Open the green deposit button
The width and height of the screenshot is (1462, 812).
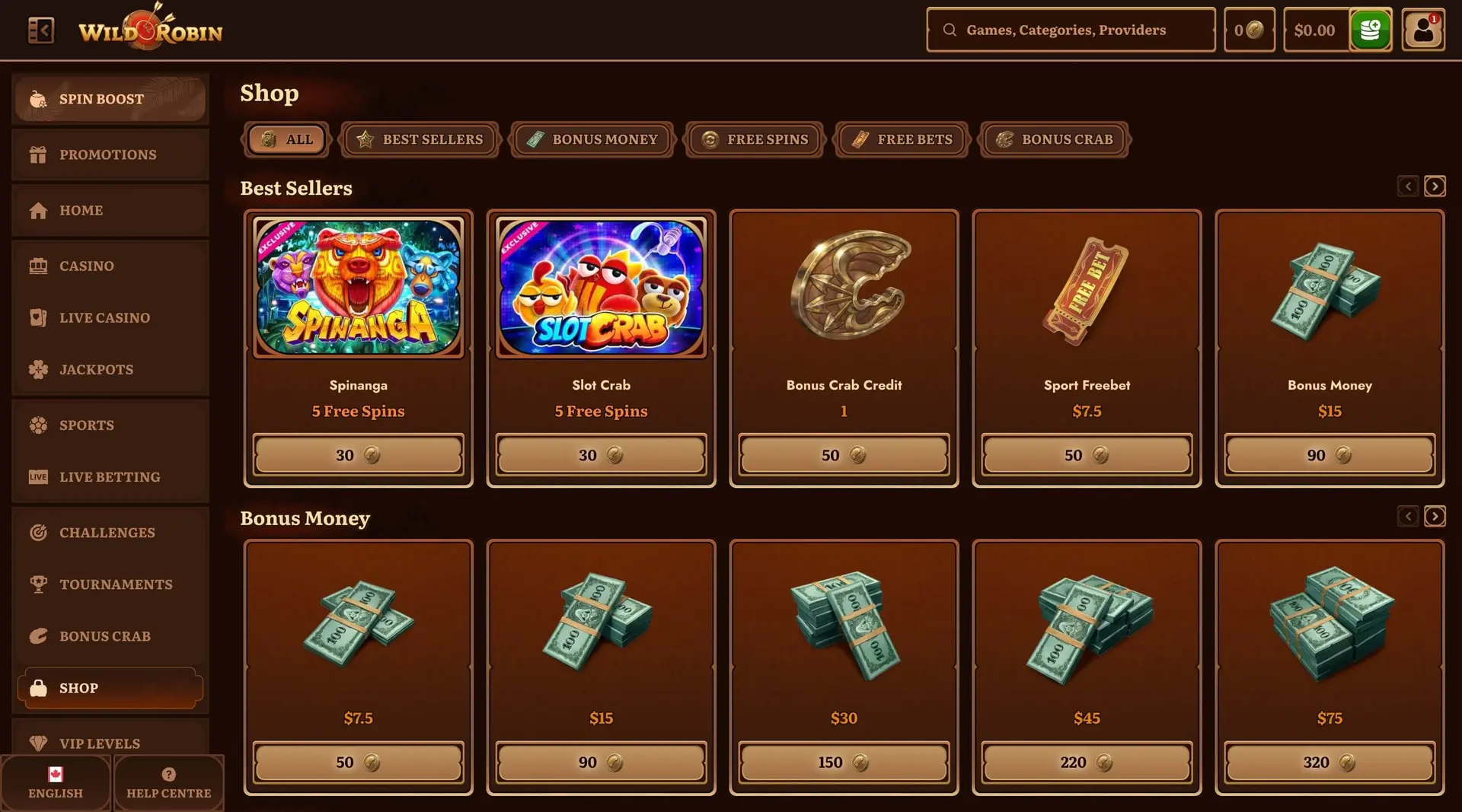(1370, 30)
